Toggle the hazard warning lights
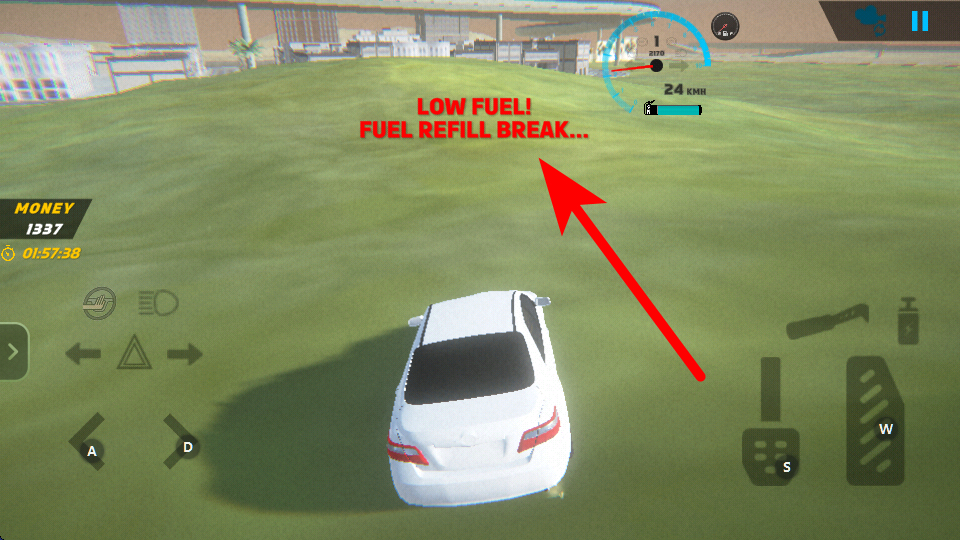 [133, 353]
